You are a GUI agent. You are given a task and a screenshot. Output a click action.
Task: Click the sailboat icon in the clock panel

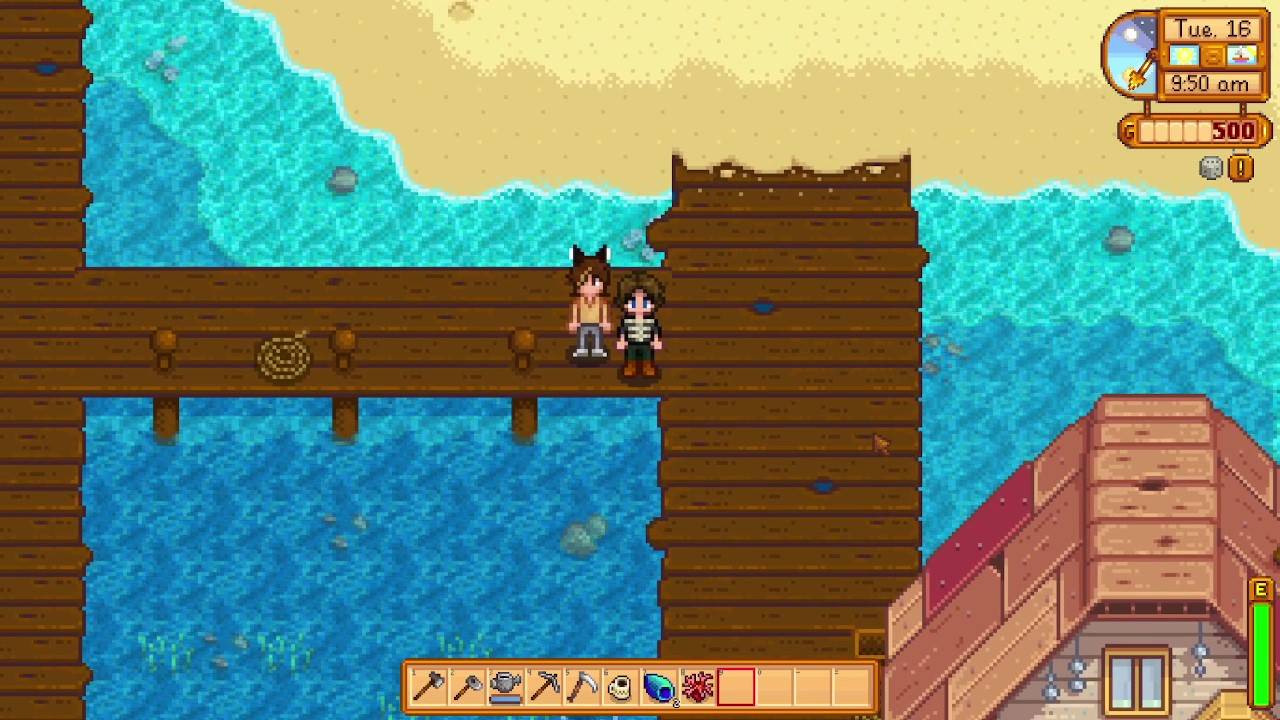coord(1242,56)
